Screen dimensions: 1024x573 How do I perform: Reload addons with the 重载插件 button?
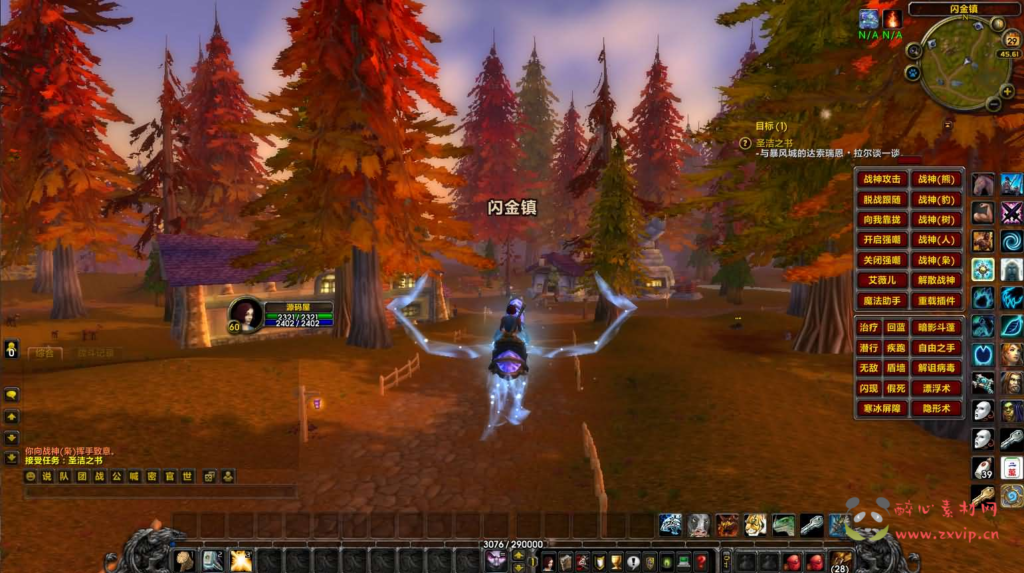pyautogui.click(x=938, y=300)
